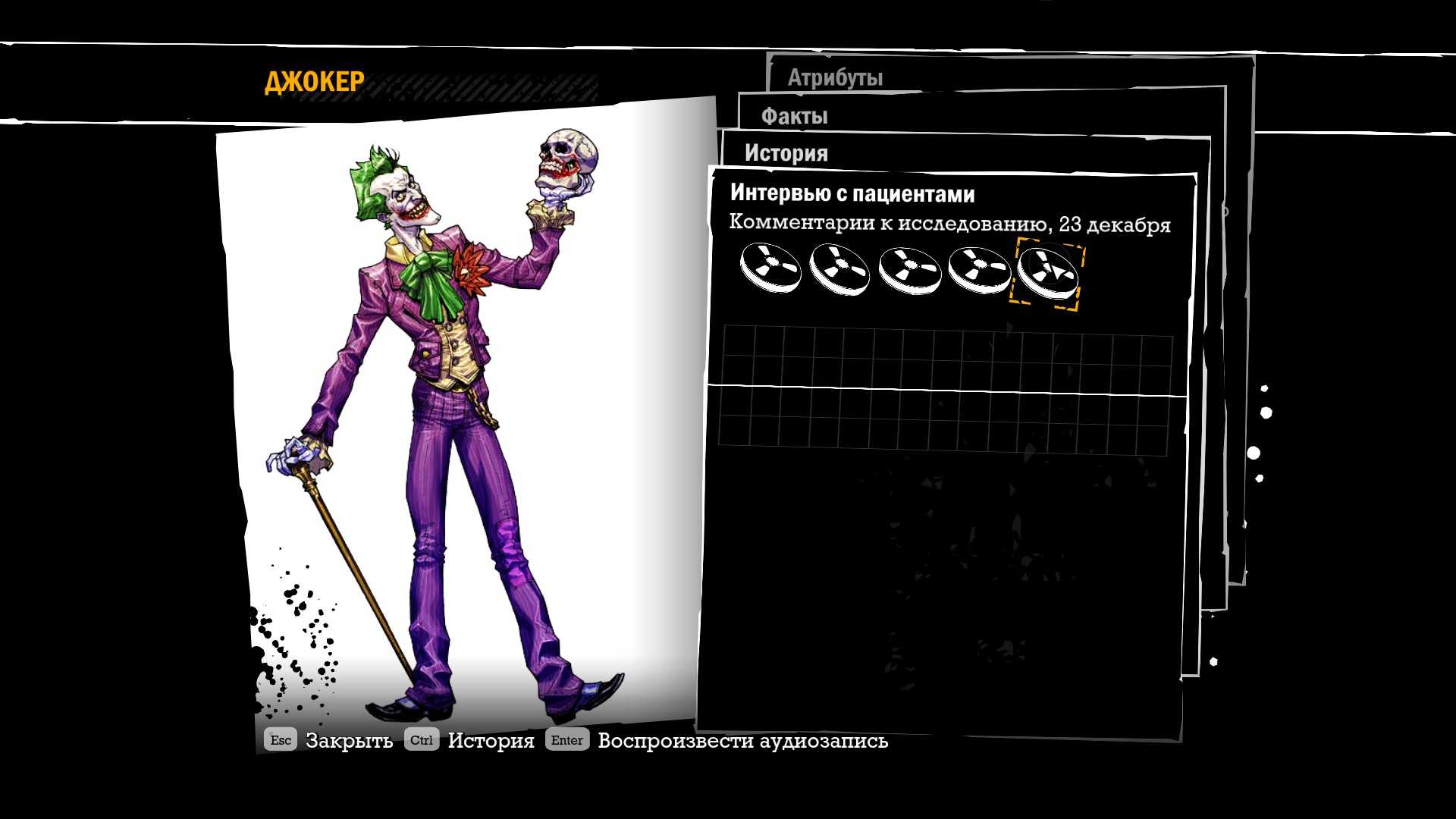Switch to the Атрибуты tab
Image resolution: width=1456 pixels, height=819 pixels.
pyautogui.click(x=835, y=77)
